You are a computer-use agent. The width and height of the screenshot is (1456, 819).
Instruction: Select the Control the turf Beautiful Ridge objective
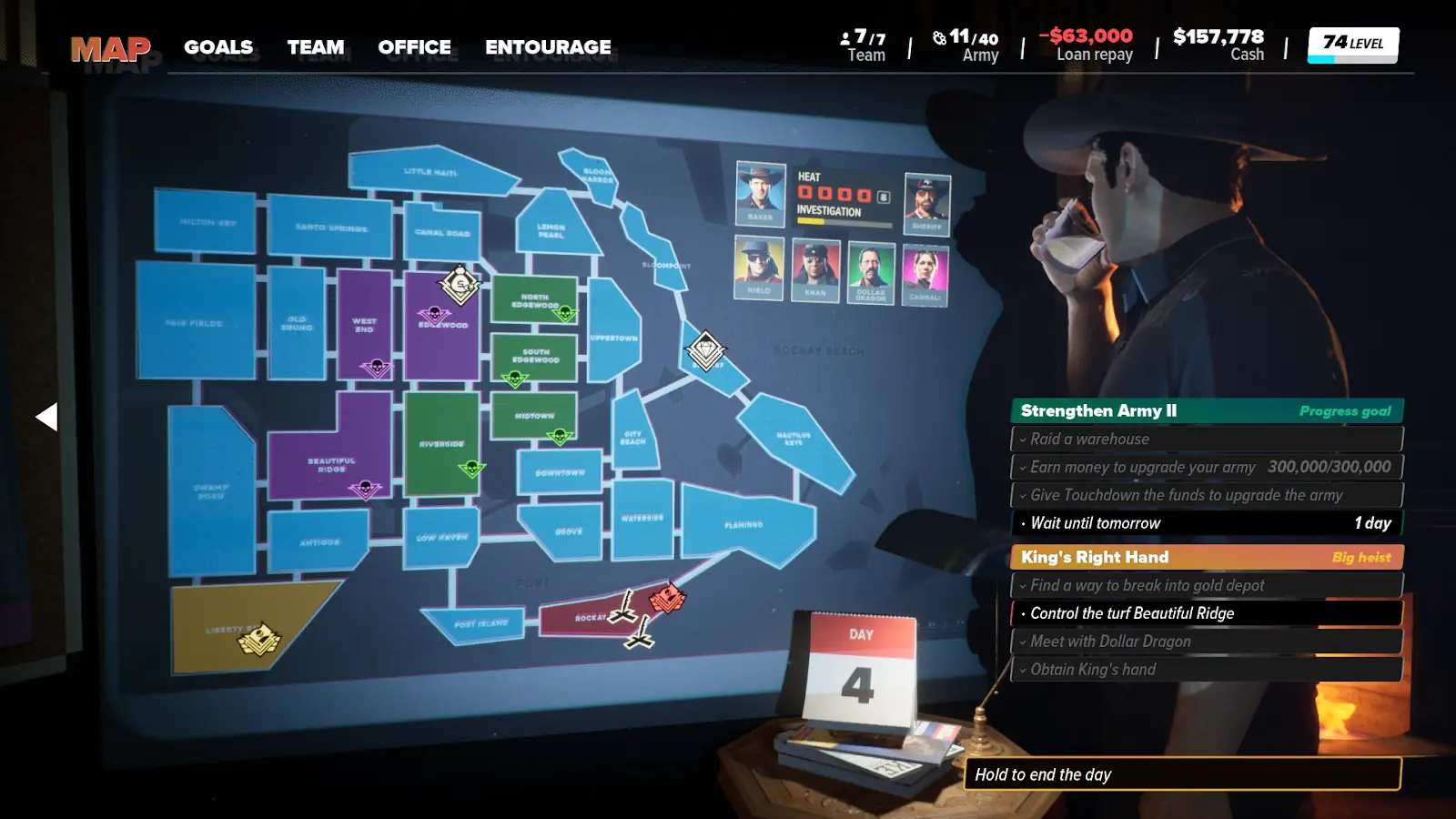pos(1207,613)
